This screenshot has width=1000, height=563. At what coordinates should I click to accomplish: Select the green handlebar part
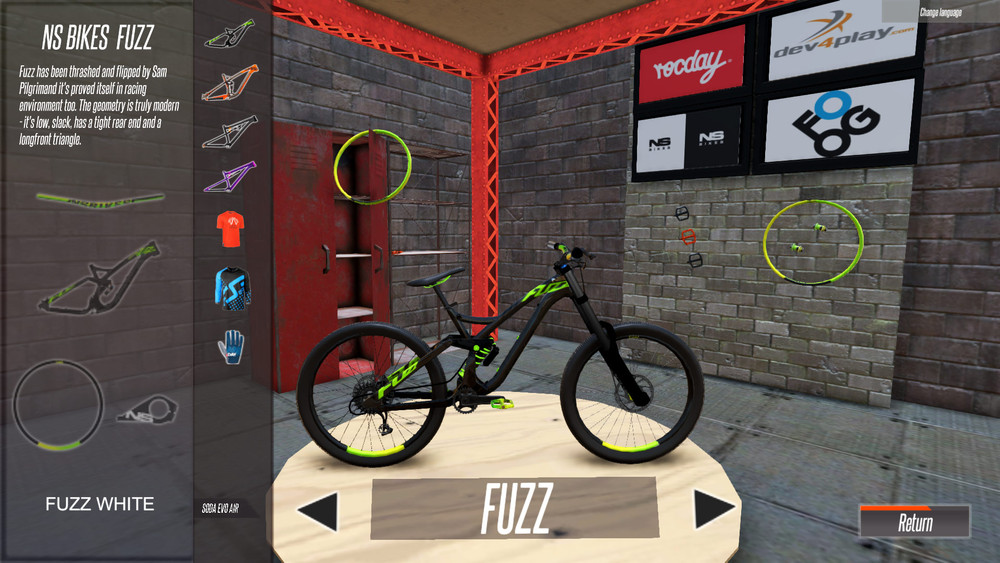point(100,199)
